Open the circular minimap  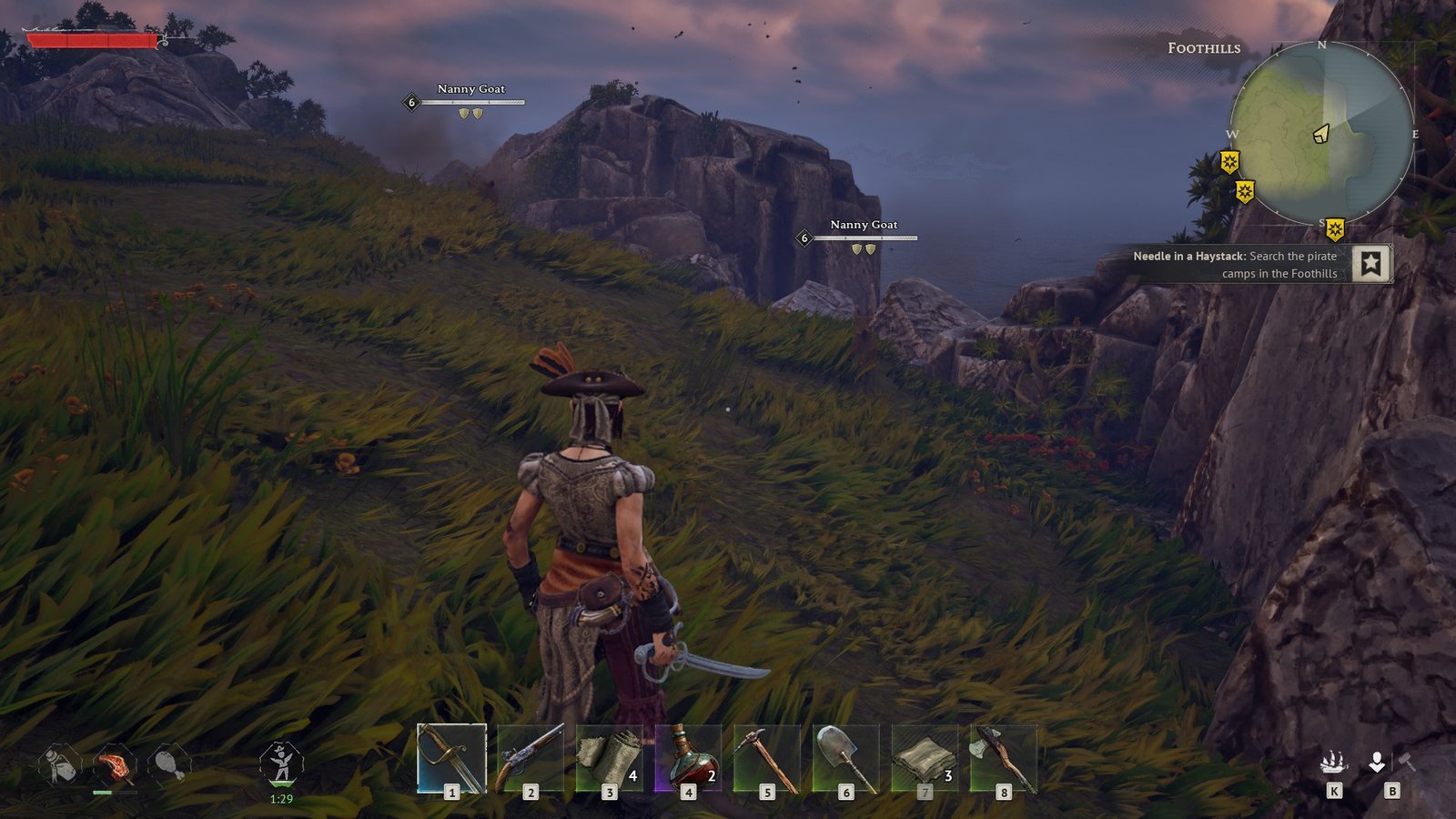click(x=1321, y=133)
